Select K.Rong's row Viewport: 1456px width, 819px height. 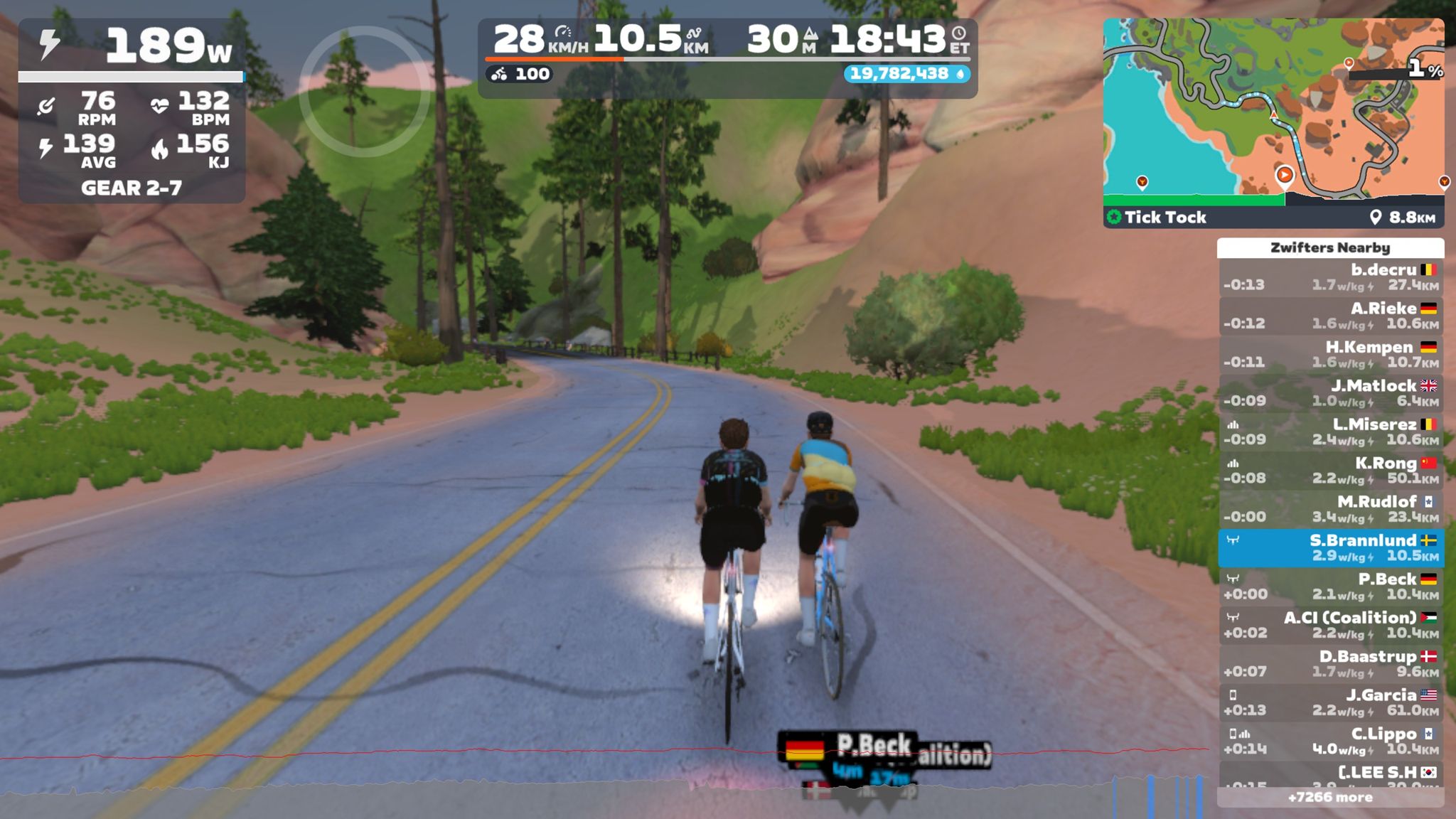[x=1330, y=471]
